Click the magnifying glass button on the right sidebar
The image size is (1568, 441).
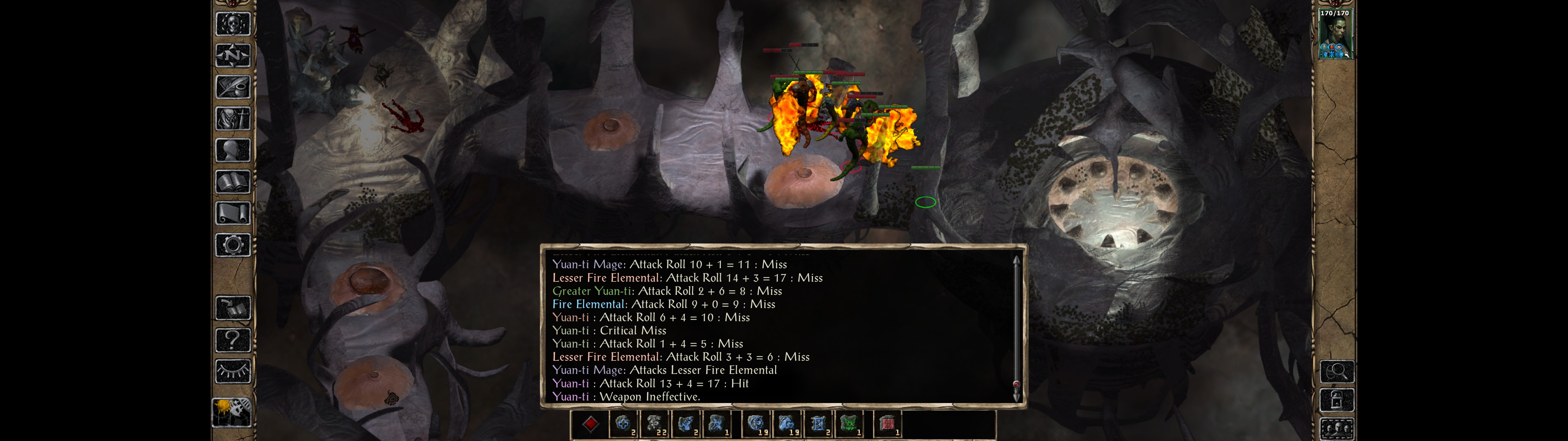pos(1336,371)
